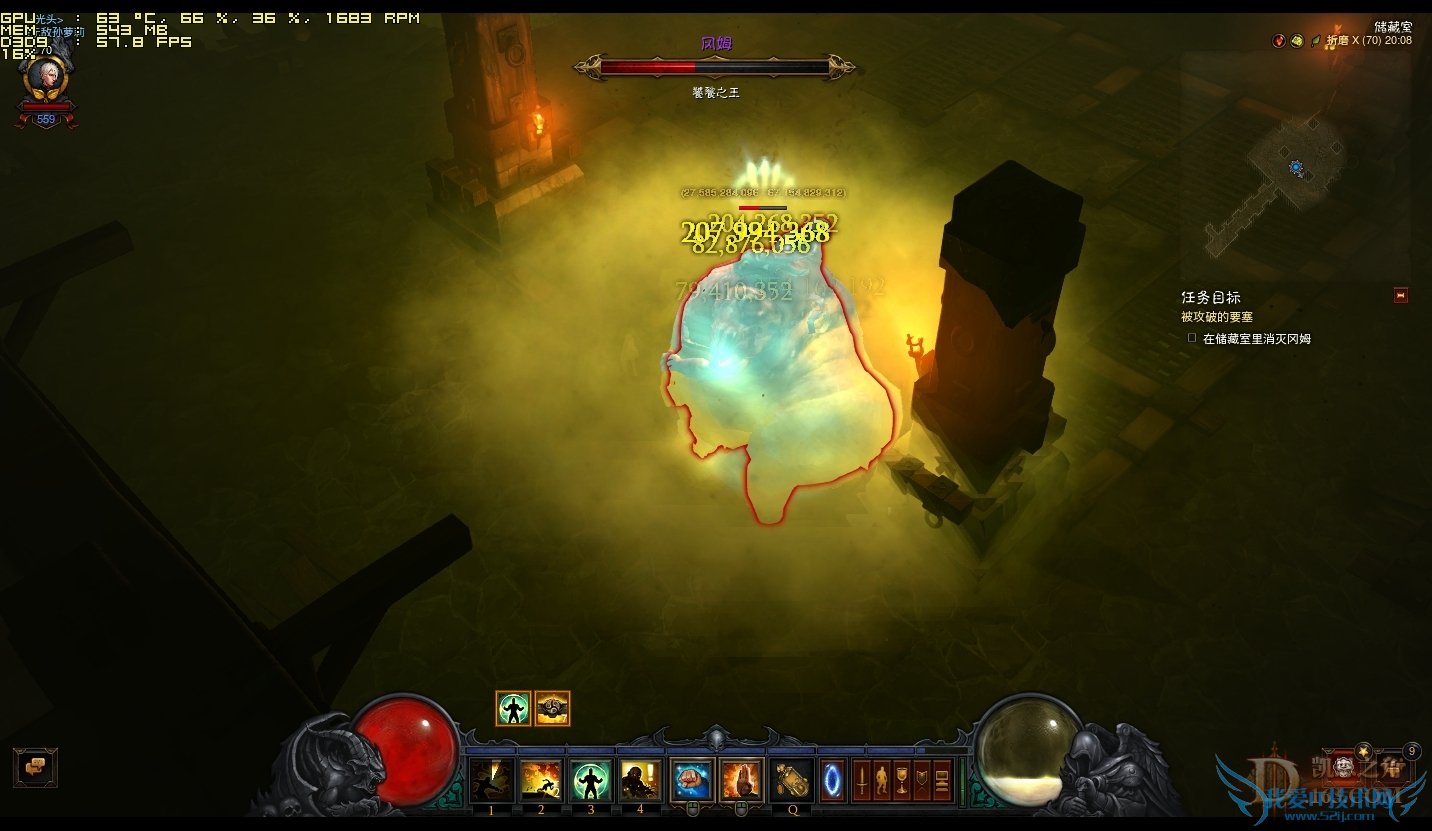Select the fiery open-palm right-mouse skill
This screenshot has width=1432, height=831.
click(742, 780)
